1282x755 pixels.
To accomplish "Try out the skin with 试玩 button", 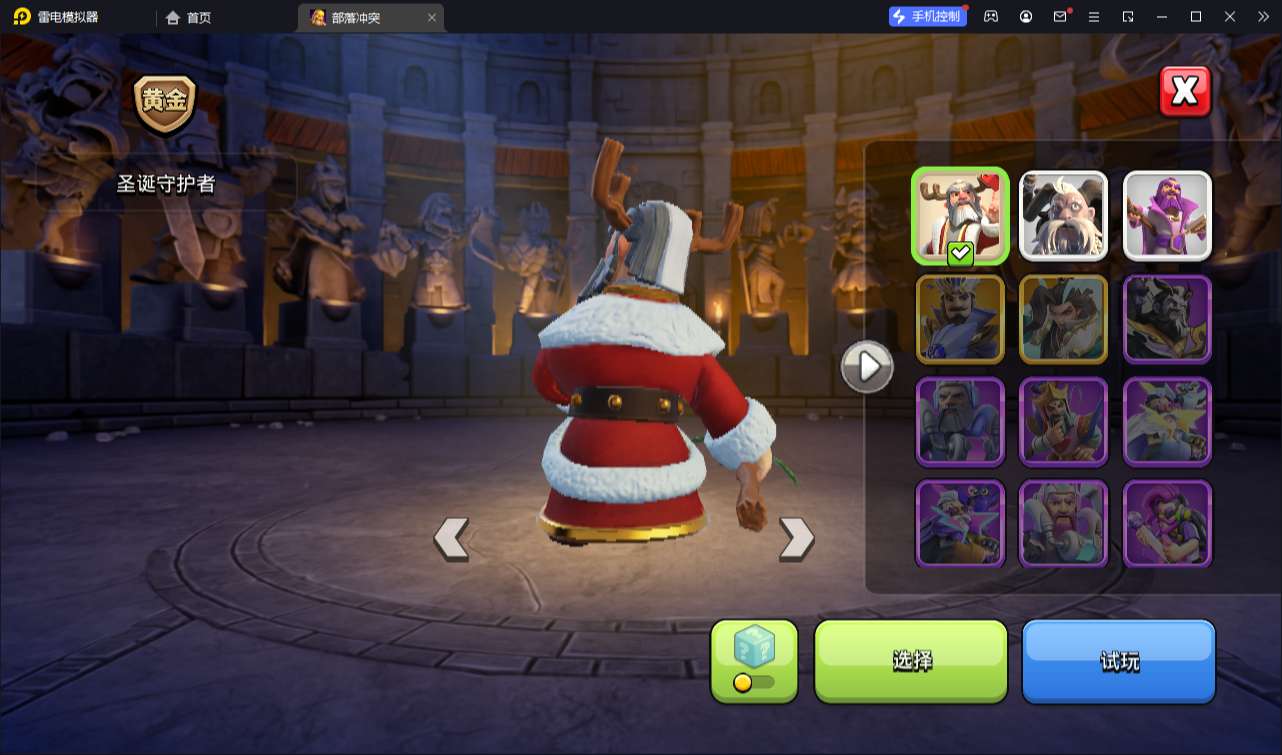I will (x=1118, y=660).
